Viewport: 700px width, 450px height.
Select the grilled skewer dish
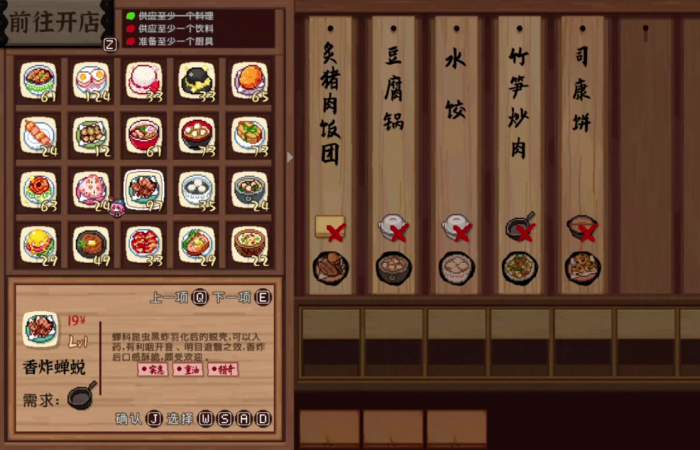[x=39, y=134]
